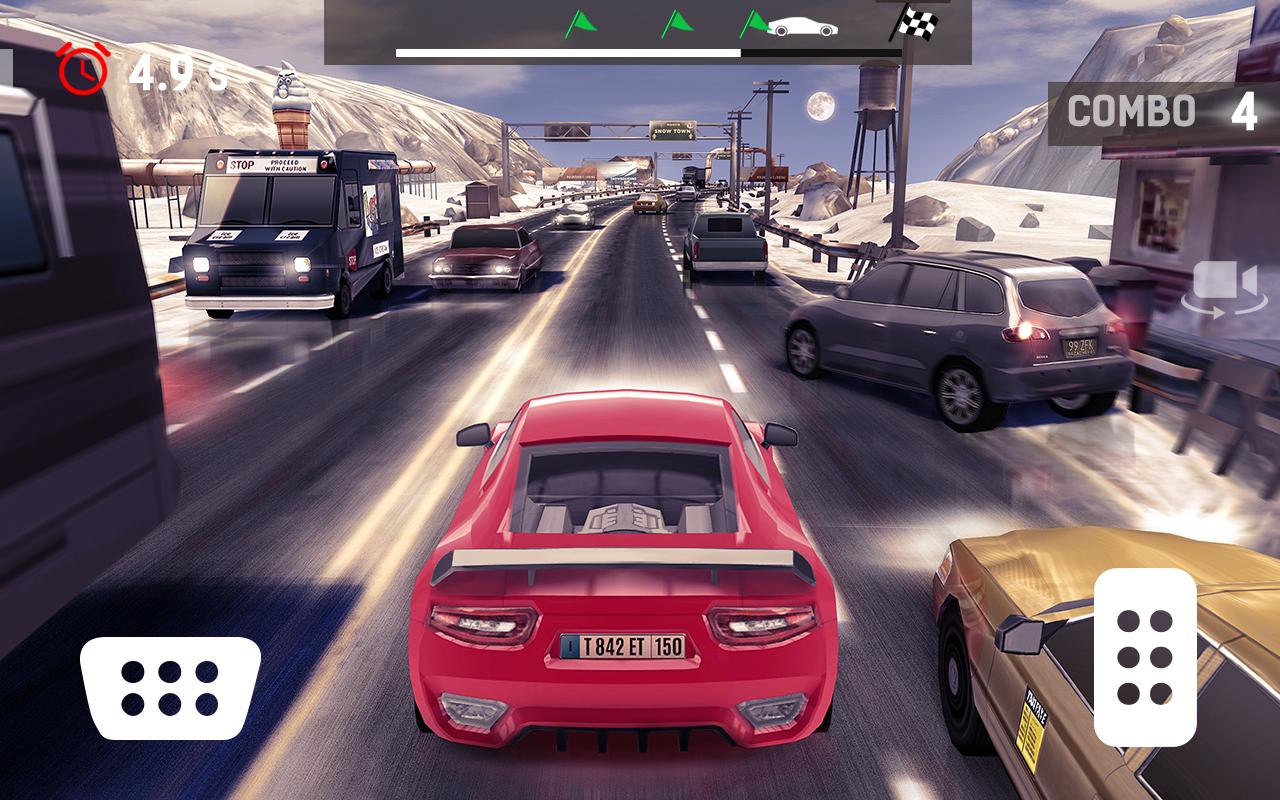Screen dimensions: 1280x800
Task: Switch the camera view
Action: 1223,287
